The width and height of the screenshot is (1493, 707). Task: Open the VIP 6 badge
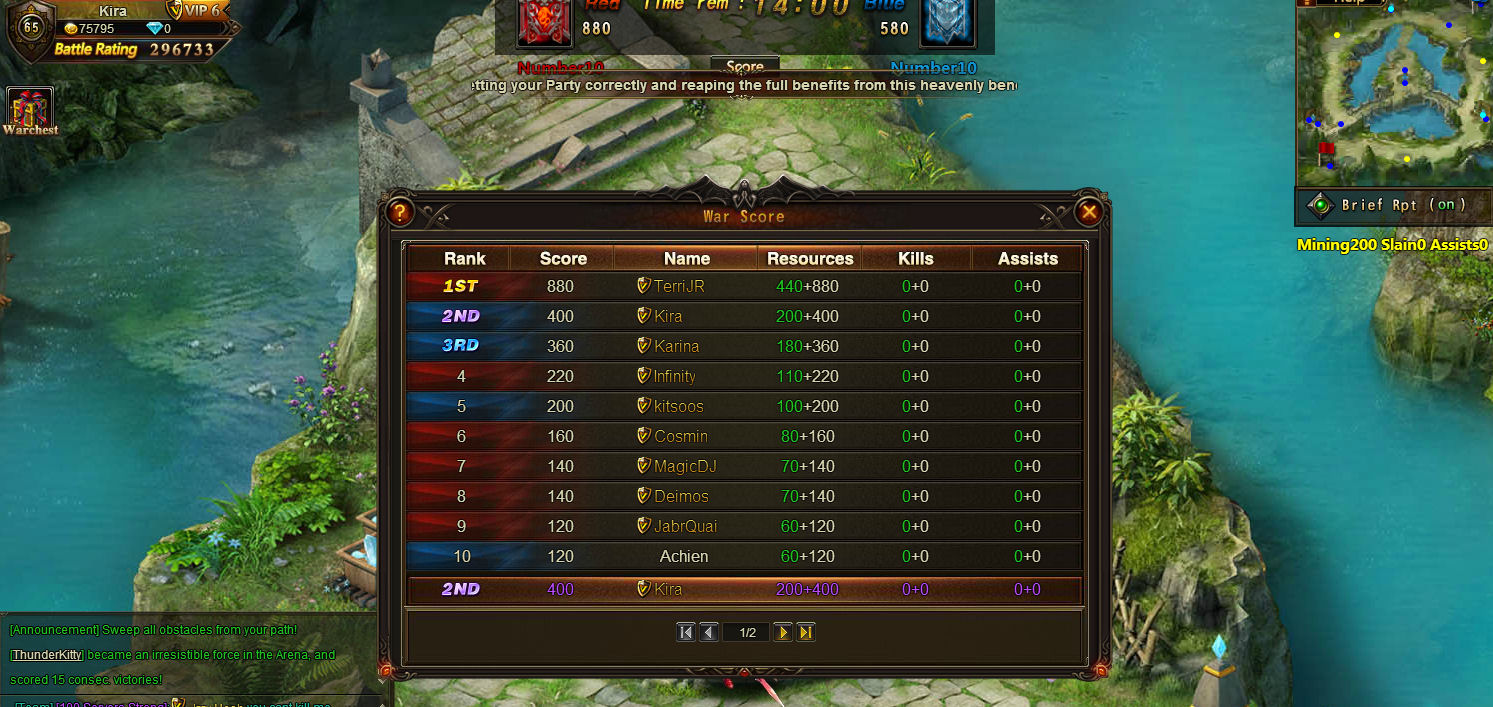(x=196, y=10)
